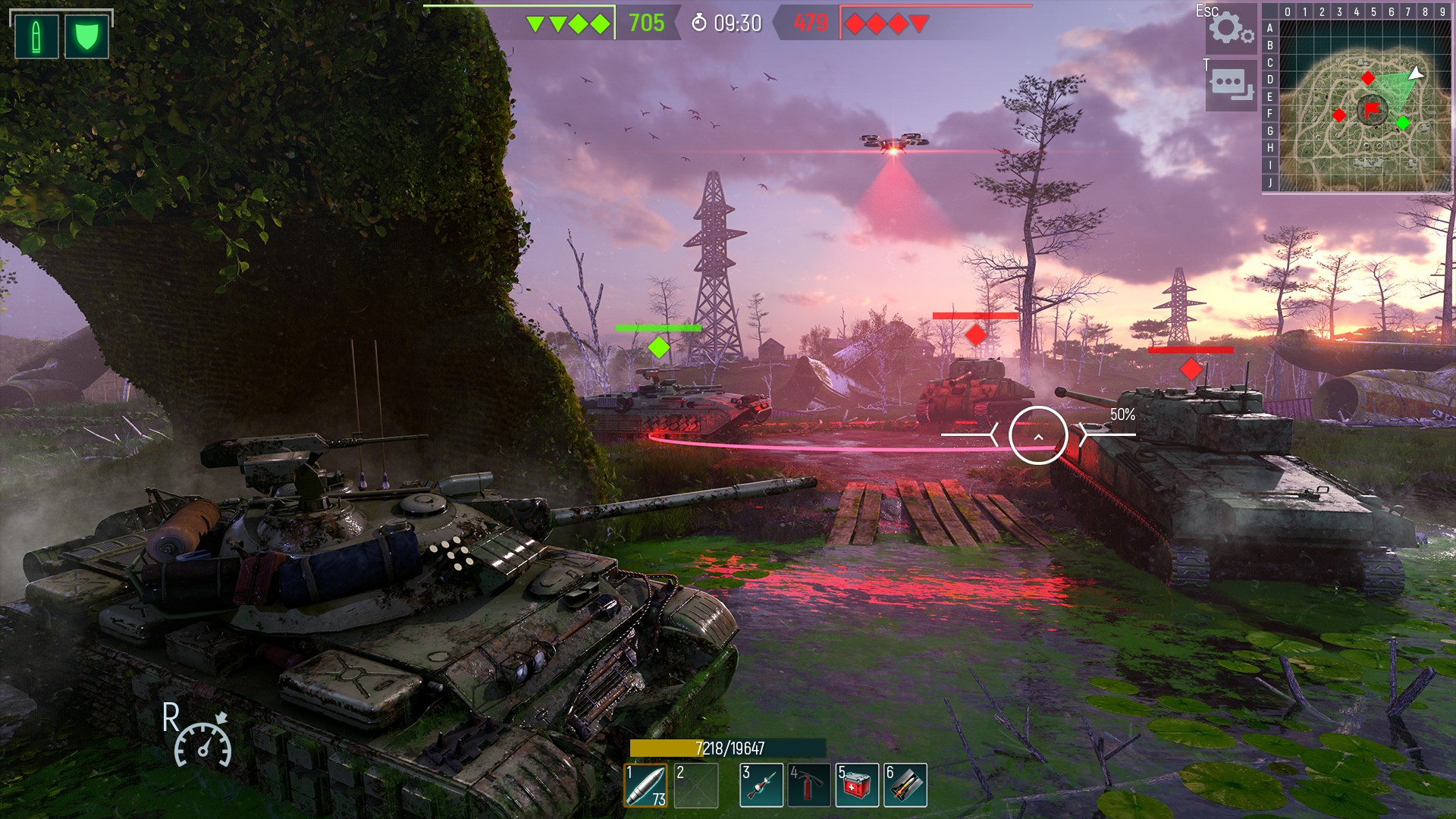1456x819 pixels.
Task: Click the white player arrow on the minimap
Action: click(x=1415, y=75)
